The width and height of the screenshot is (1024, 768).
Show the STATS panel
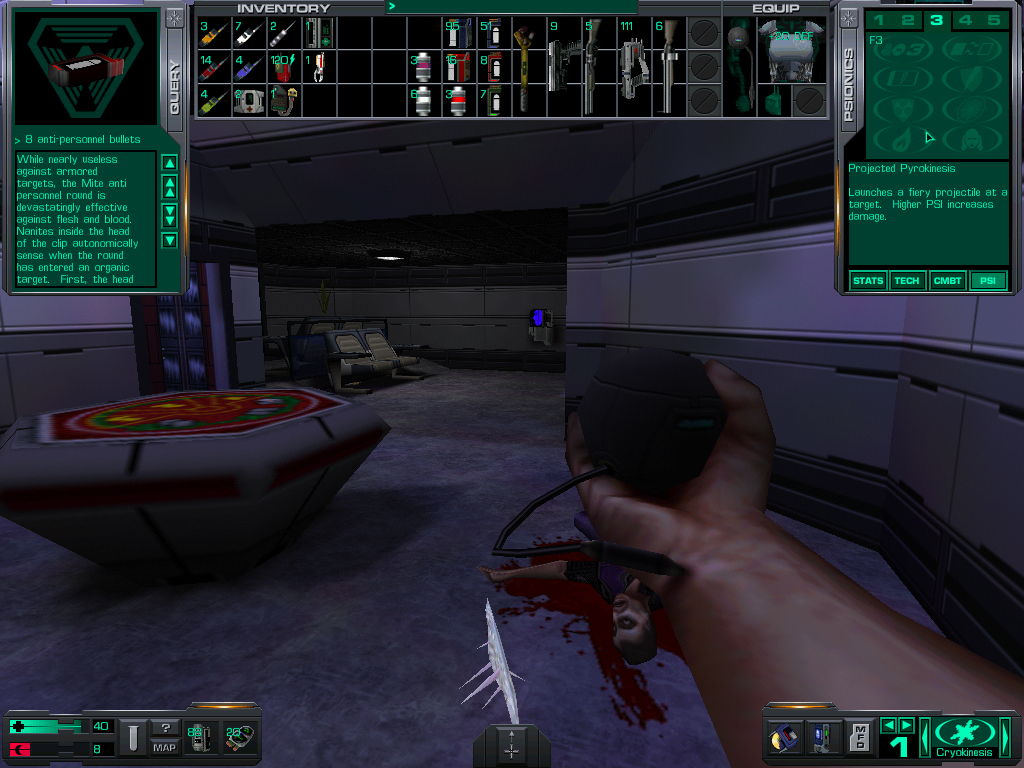tap(867, 281)
